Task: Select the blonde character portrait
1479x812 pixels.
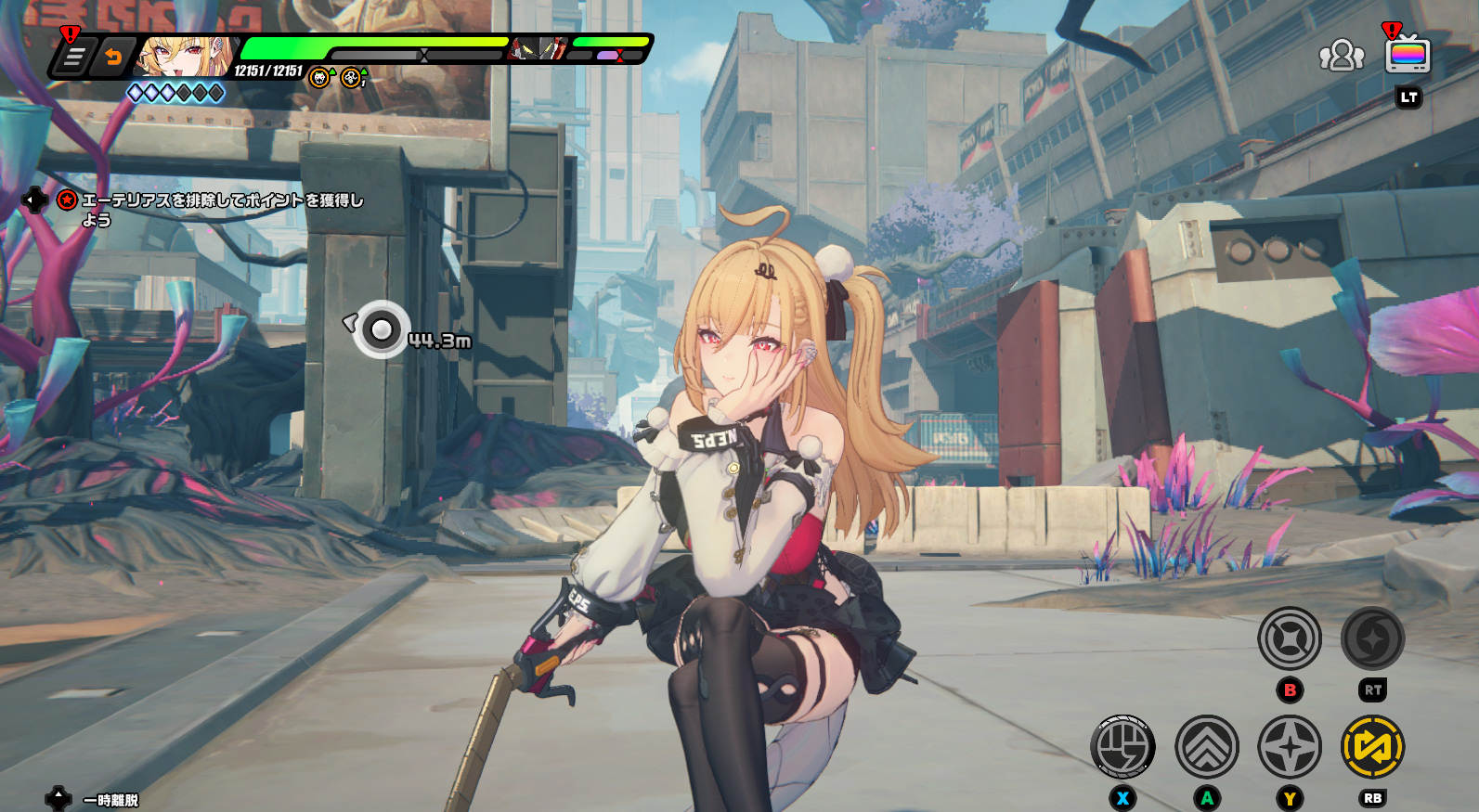Action: pyautogui.click(x=183, y=57)
